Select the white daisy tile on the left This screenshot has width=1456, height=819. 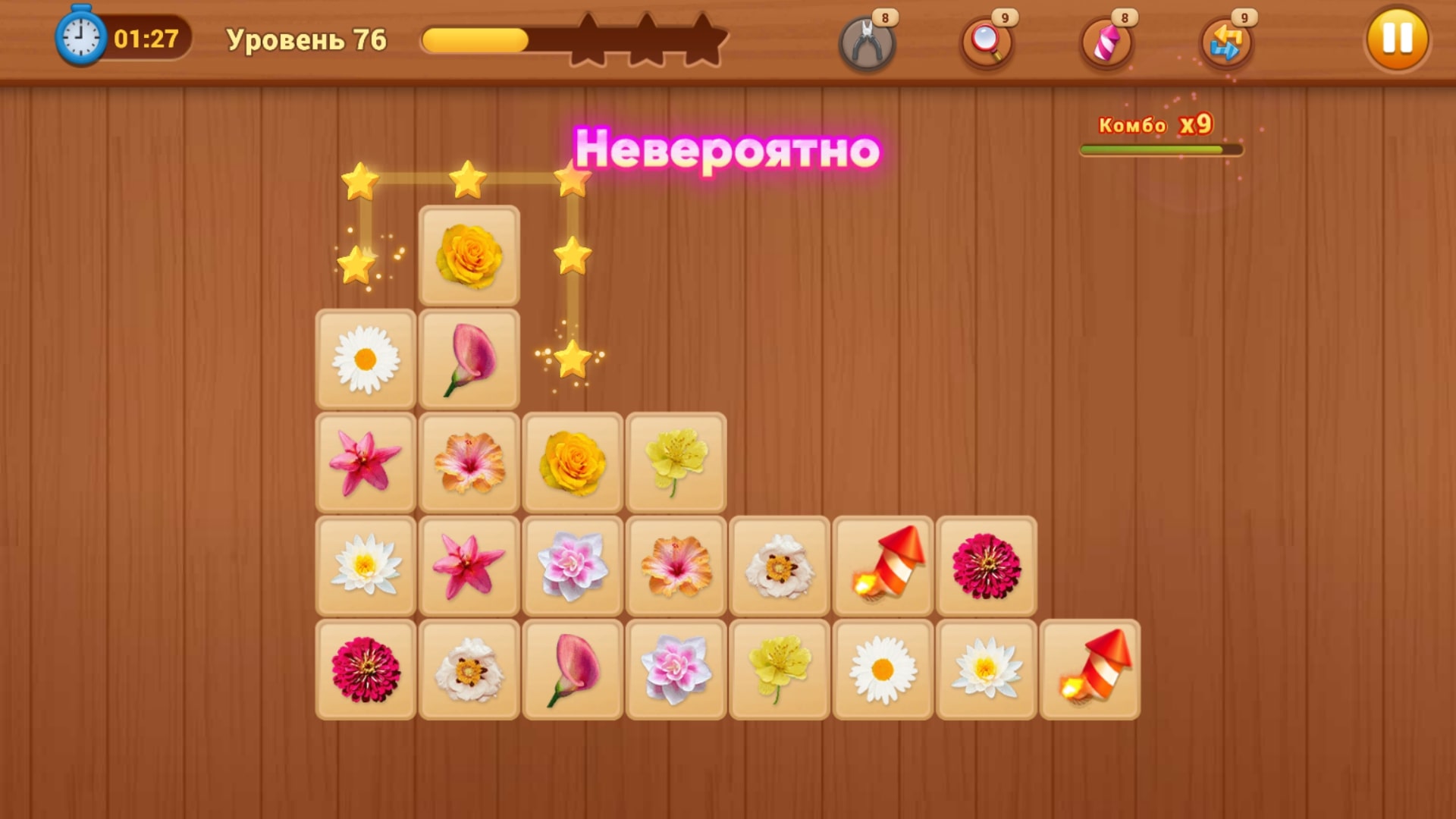pyautogui.click(x=366, y=359)
